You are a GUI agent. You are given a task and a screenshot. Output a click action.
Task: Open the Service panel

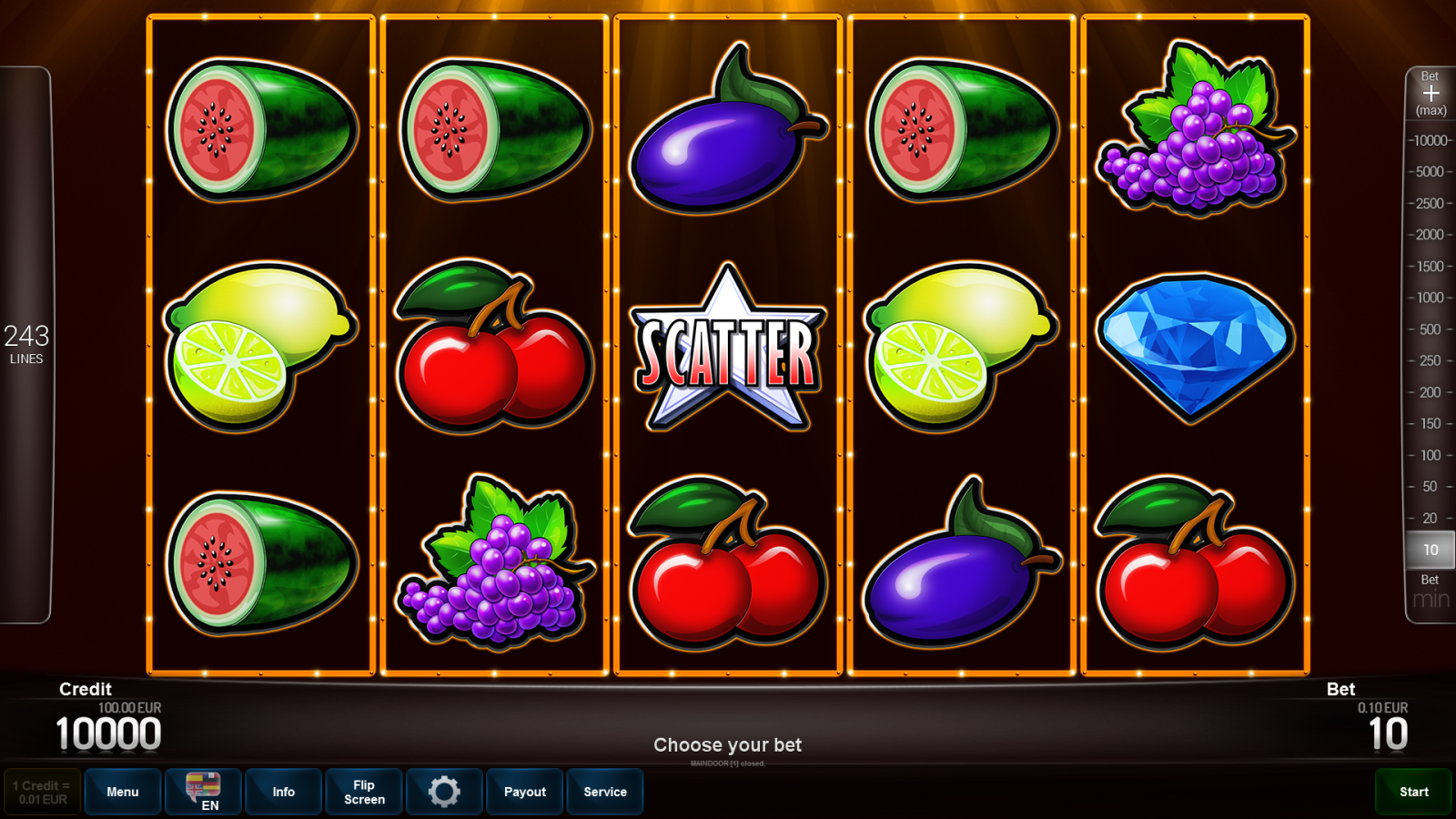point(605,792)
